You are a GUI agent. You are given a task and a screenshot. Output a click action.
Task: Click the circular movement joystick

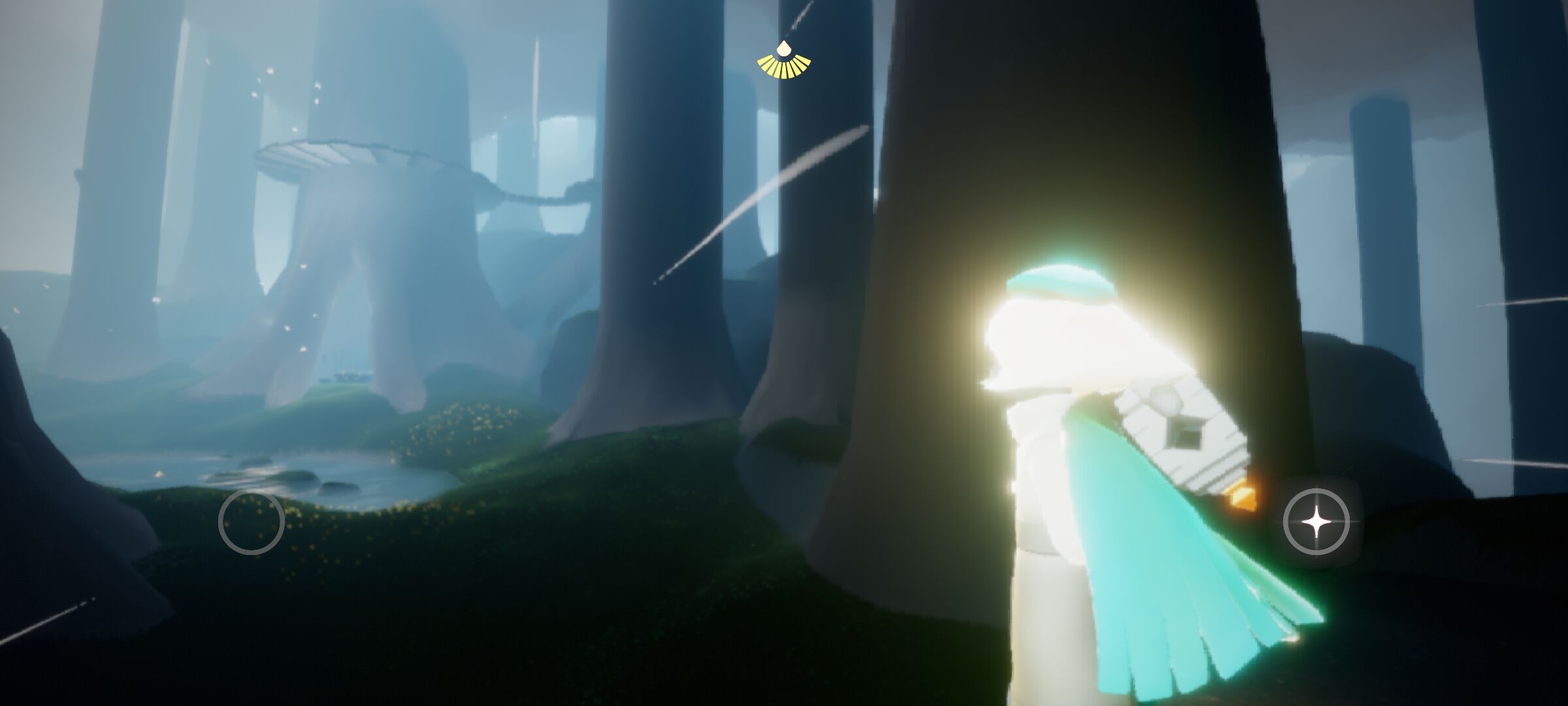[251, 522]
